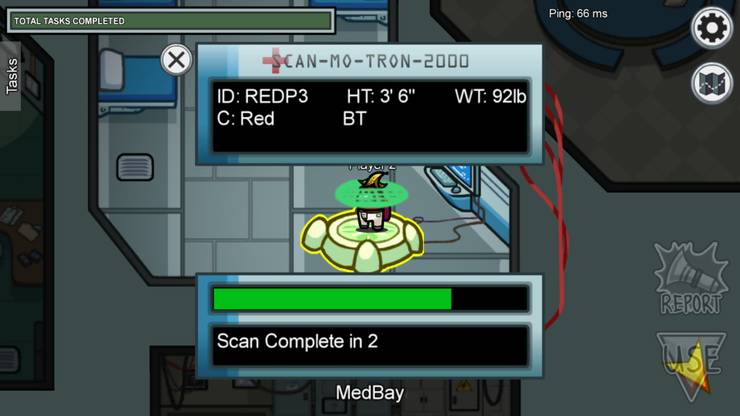The height and width of the screenshot is (416, 740).
Task: Tap the Use button
Action: (688, 365)
